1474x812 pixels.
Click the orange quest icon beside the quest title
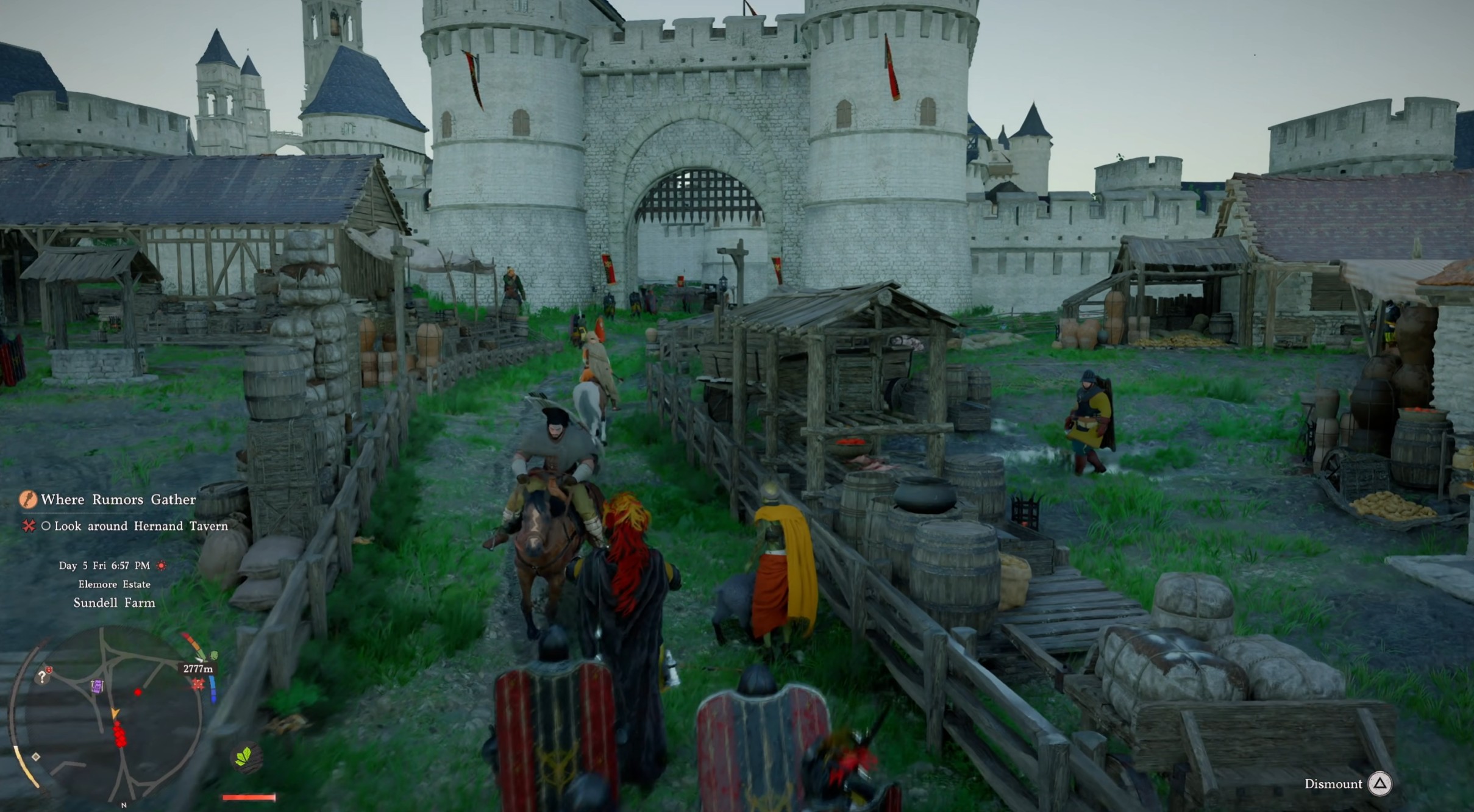(28, 500)
